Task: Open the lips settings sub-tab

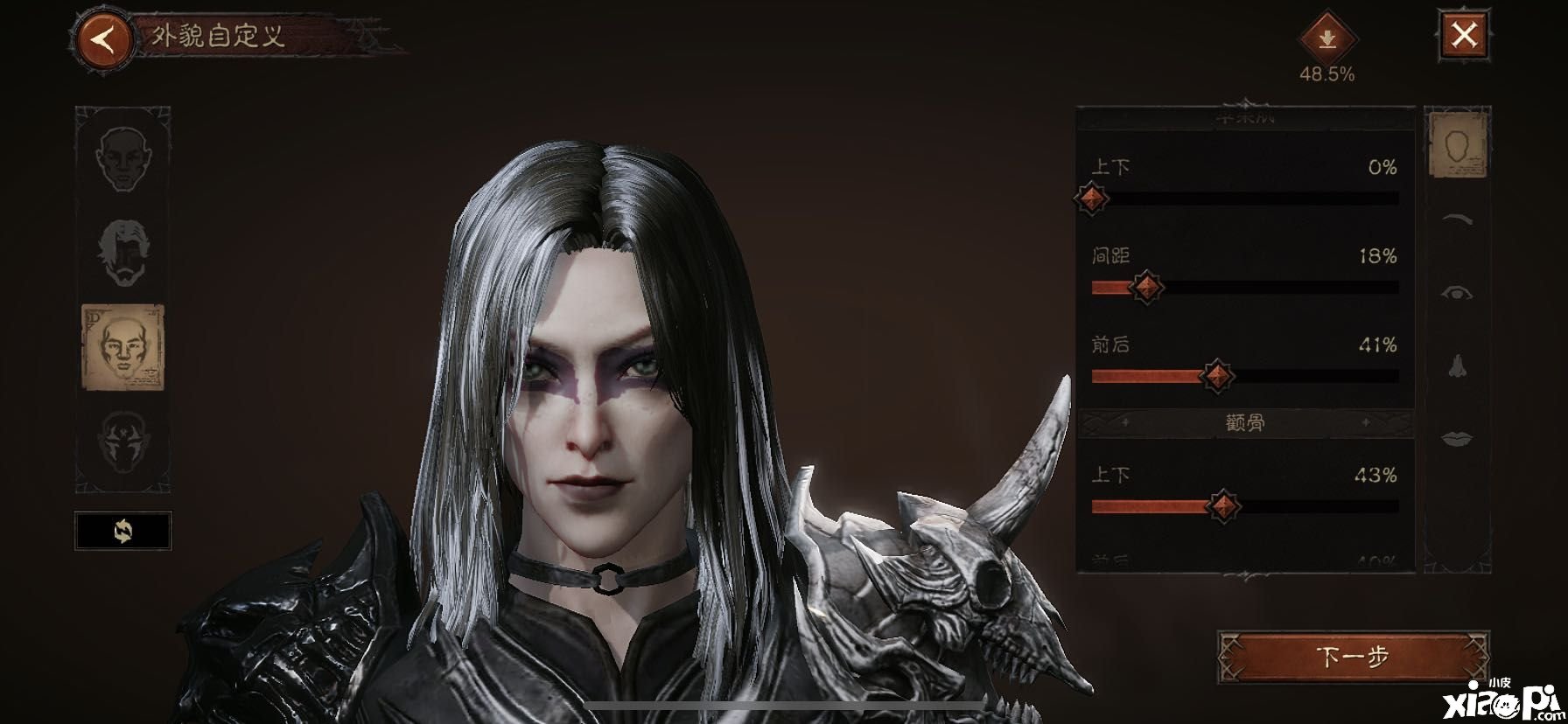Action: (x=1457, y=437)
